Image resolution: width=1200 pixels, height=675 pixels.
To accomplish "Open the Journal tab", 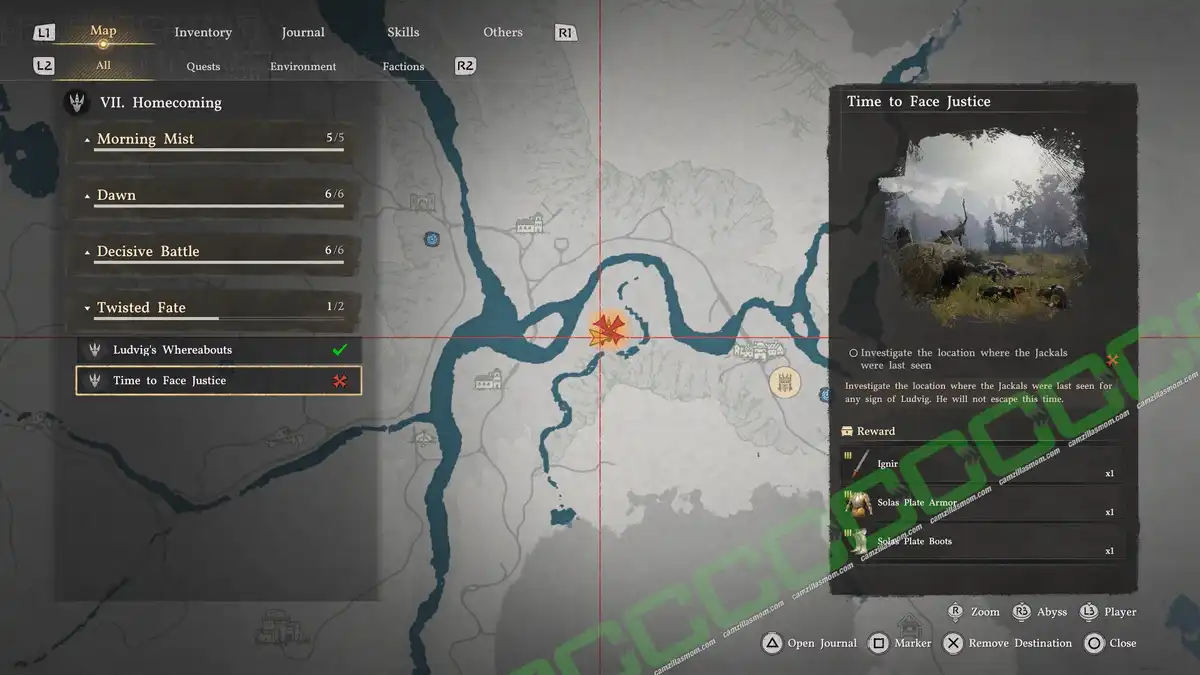I will pos(303,32).
